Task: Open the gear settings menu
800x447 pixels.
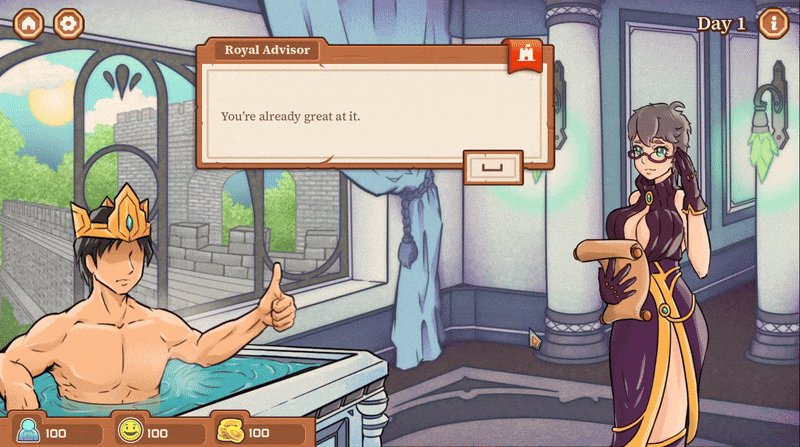Action: [69, 24]
